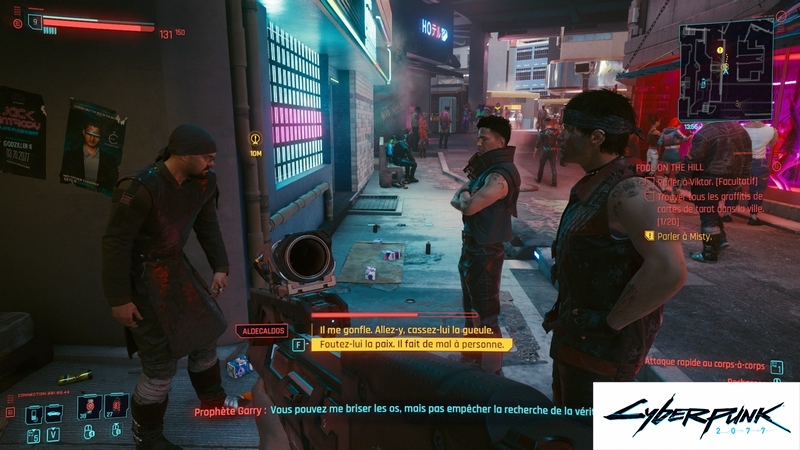Select "Foutez-lui la paix. Il fait de mal à personne."
The height and width of the screenshot is (450, 800).
click(x=414, y=344)
